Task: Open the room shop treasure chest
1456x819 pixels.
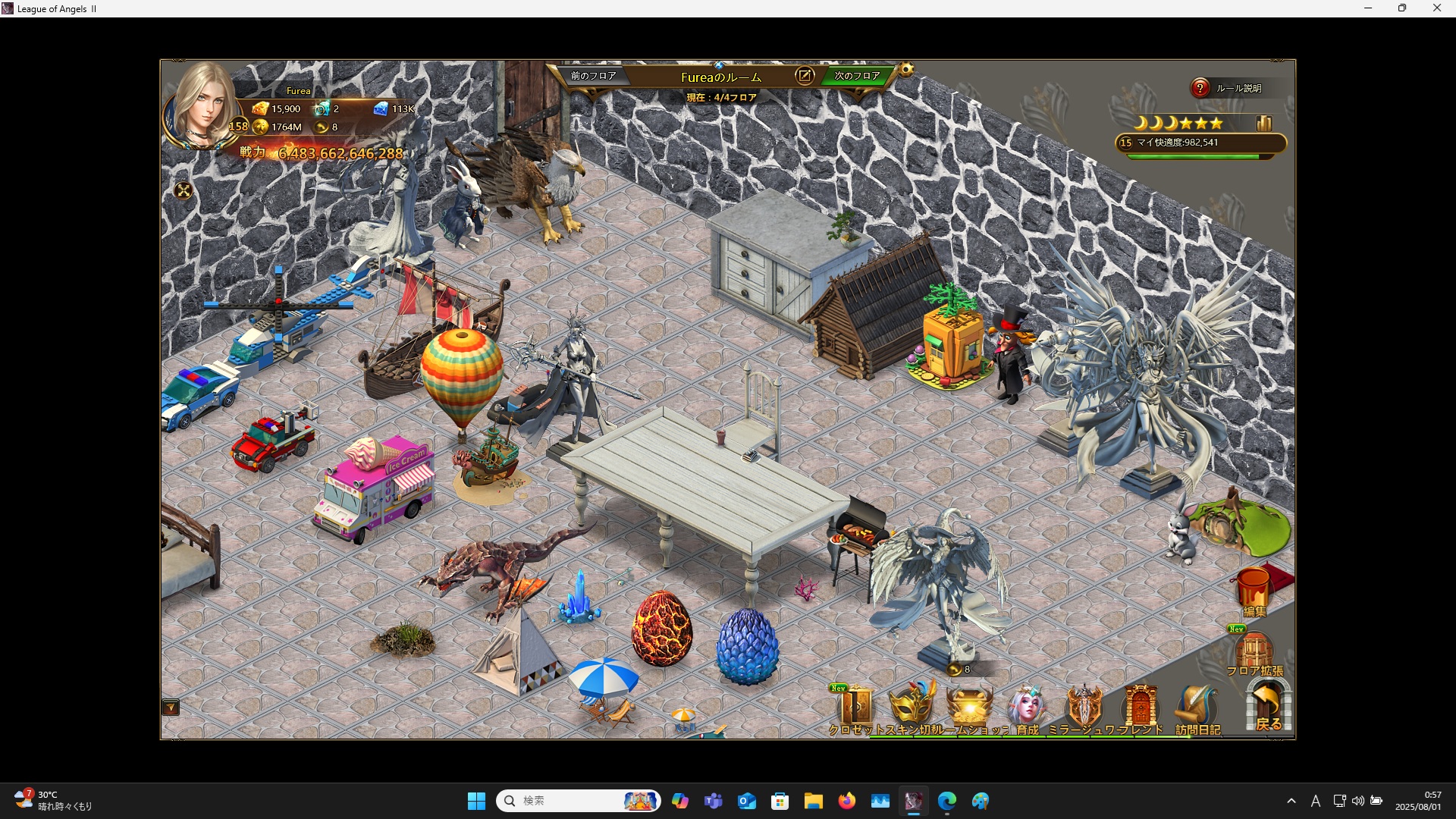Action: tap(970, 708)
